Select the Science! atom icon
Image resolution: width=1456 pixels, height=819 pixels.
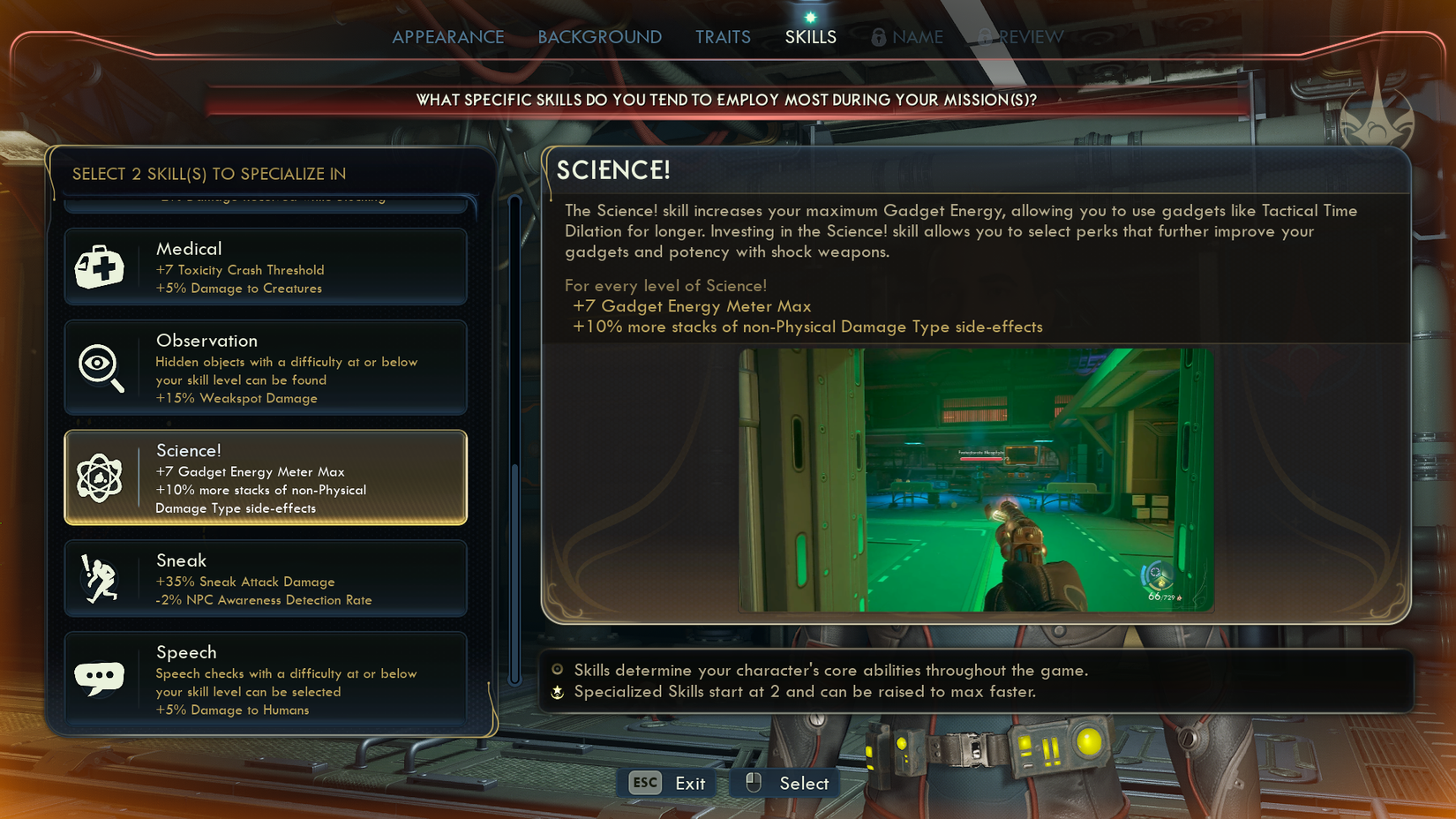point(100,478)
